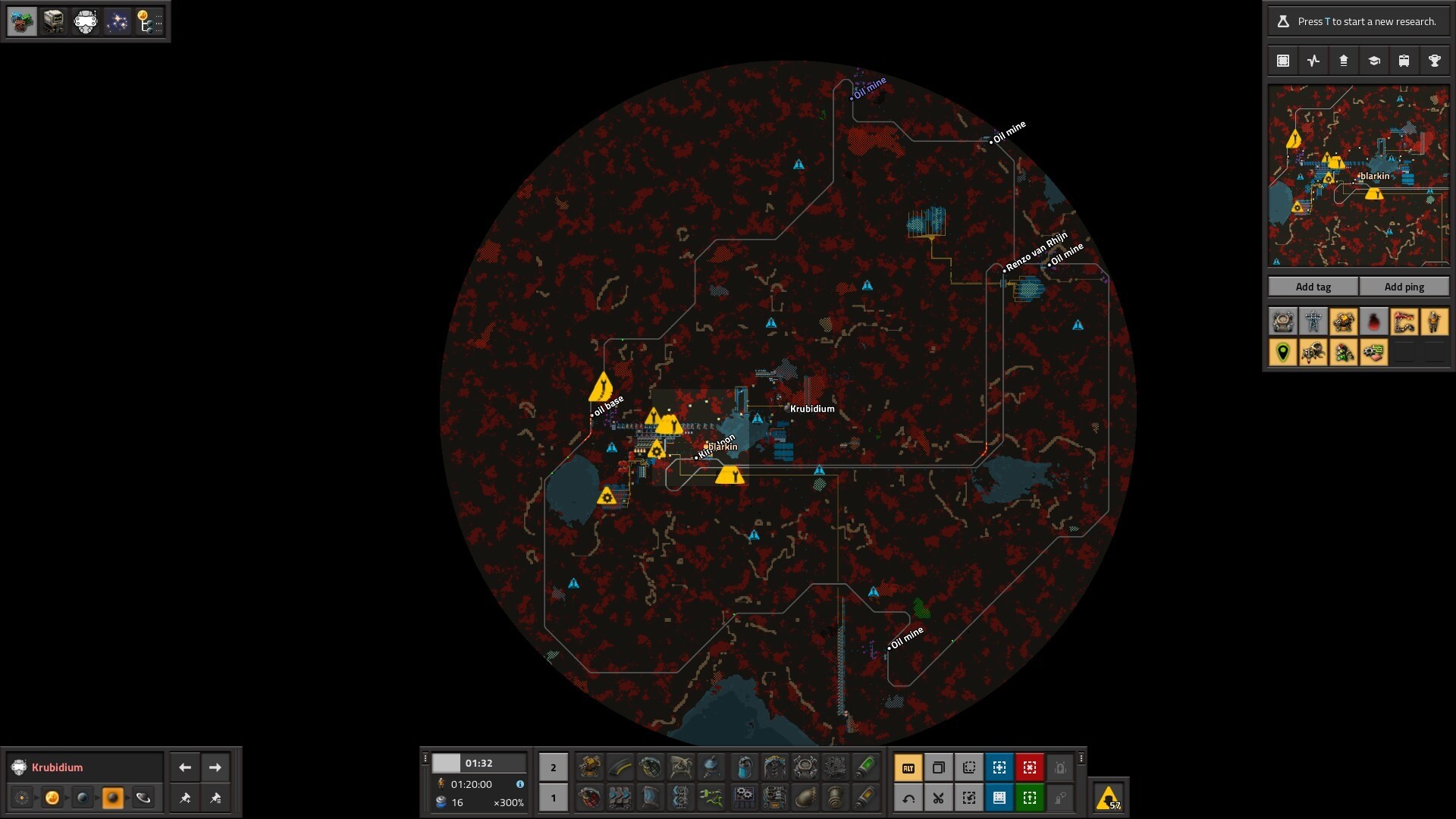Open the space platform hub view
Viewport: 1456px width, 819px height.
86,21
